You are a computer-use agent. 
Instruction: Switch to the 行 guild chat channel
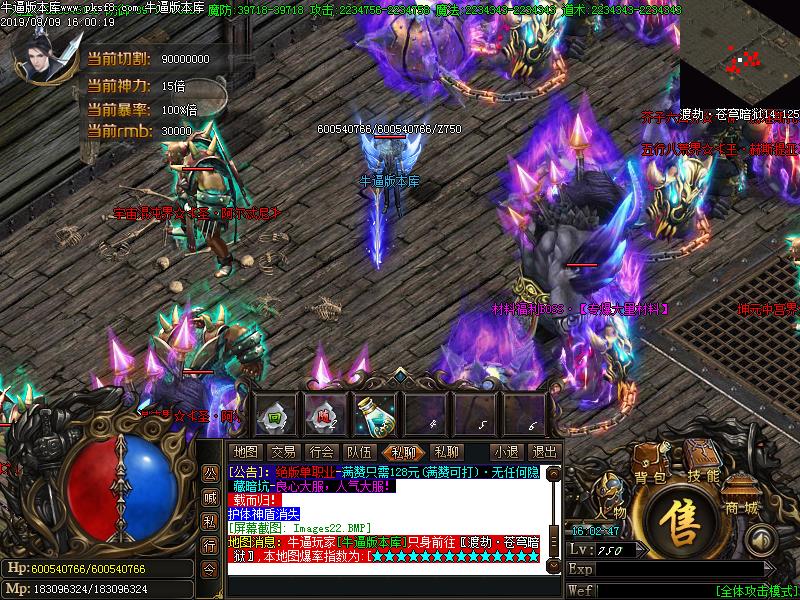210,545
